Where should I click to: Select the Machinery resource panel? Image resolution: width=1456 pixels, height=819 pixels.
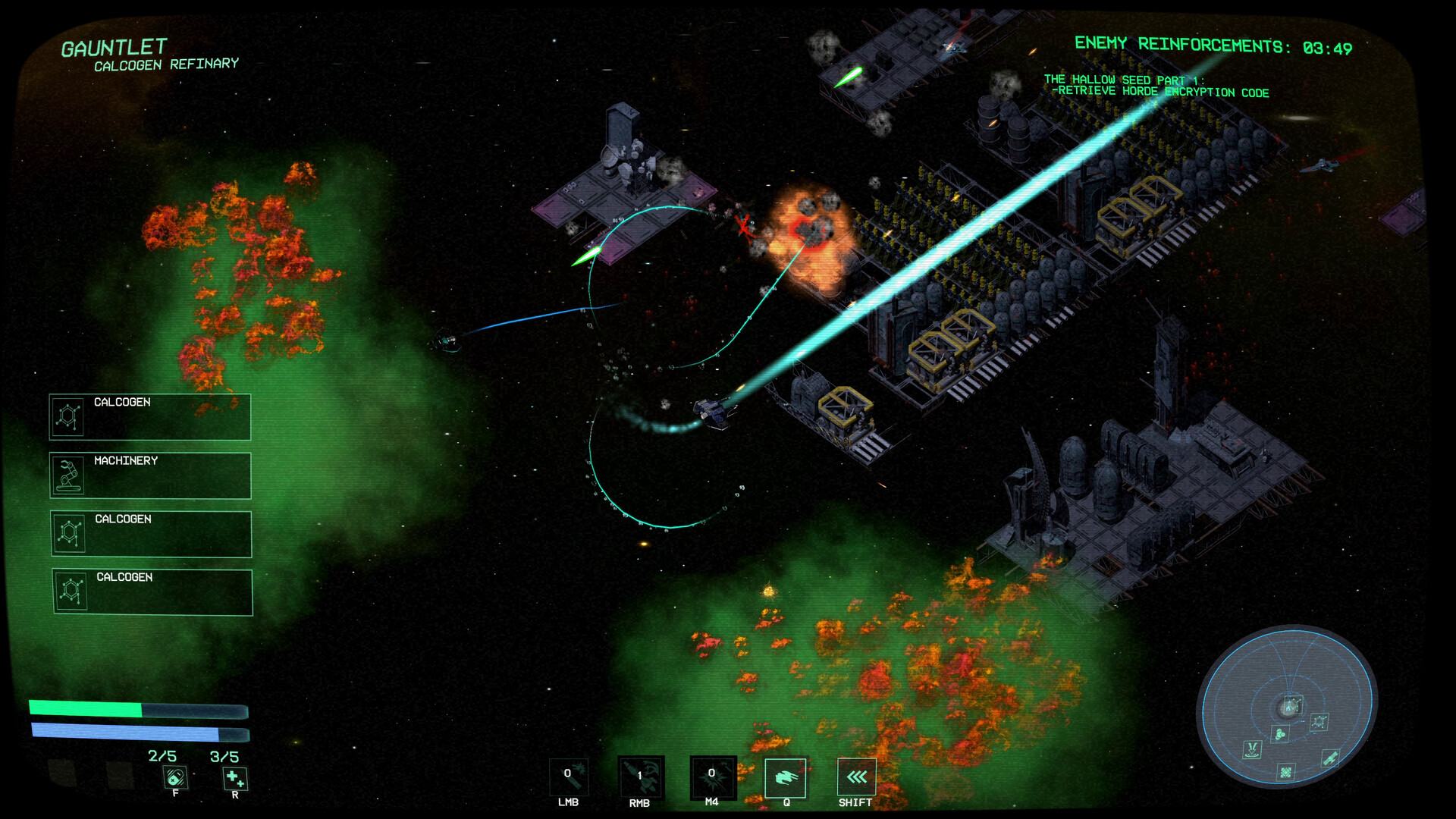coord(150,475)
